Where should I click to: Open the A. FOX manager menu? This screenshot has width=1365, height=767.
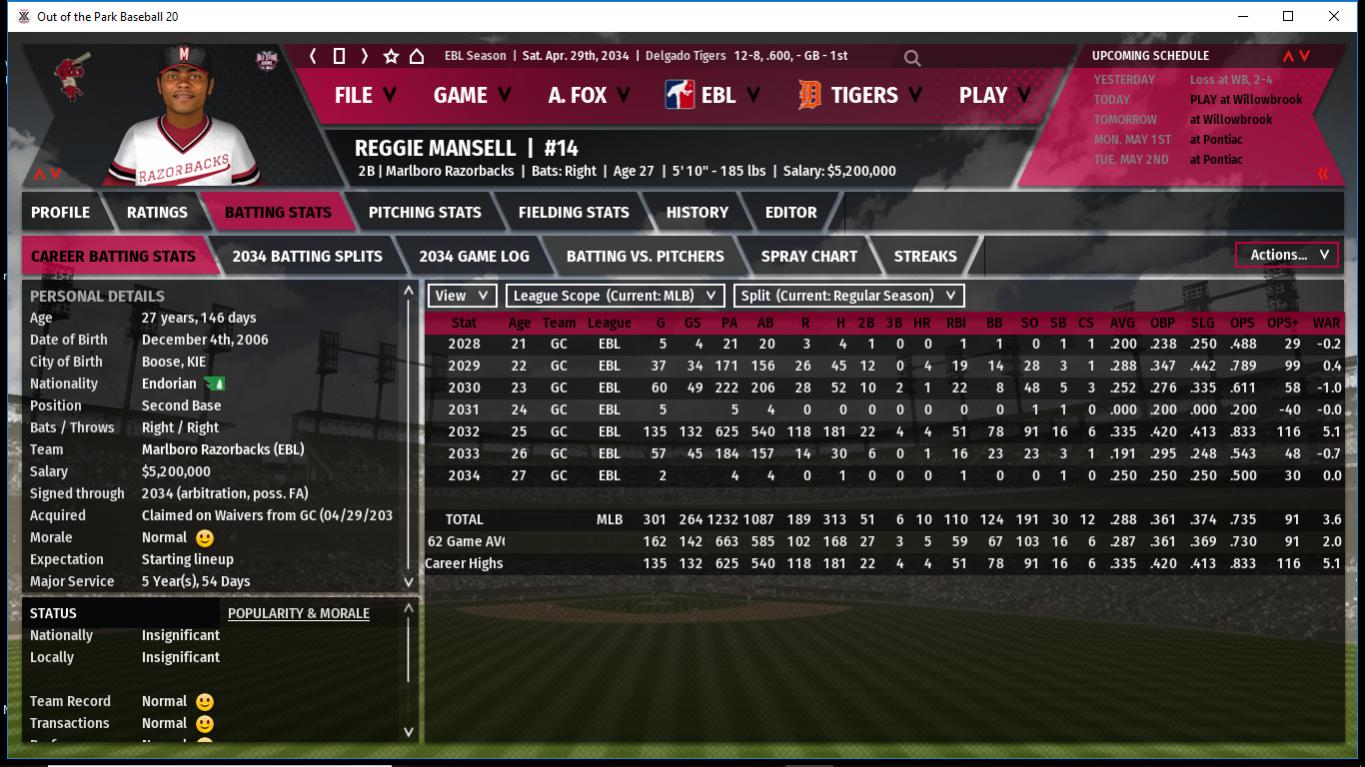pos(588,95)
